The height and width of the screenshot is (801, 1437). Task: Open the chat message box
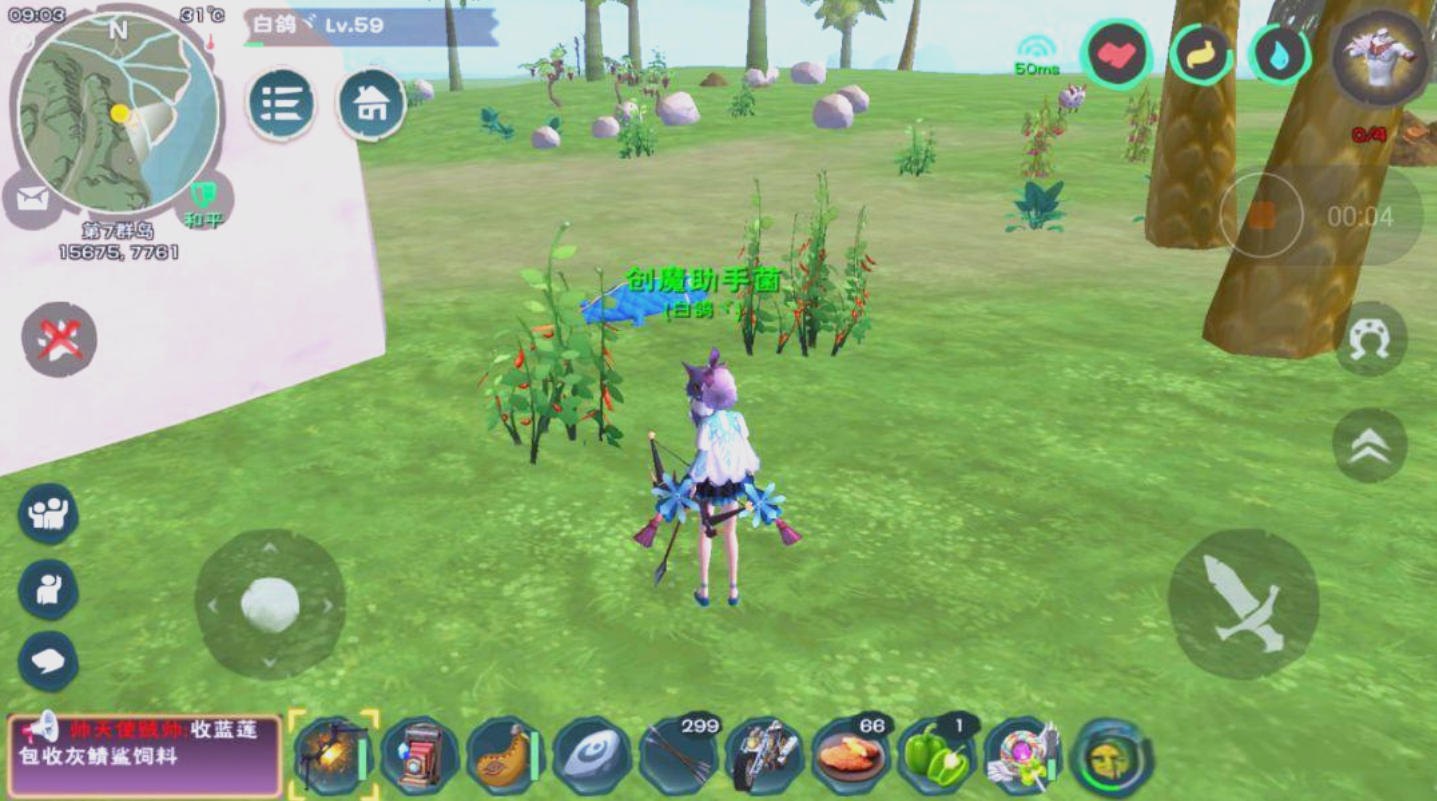145,755
